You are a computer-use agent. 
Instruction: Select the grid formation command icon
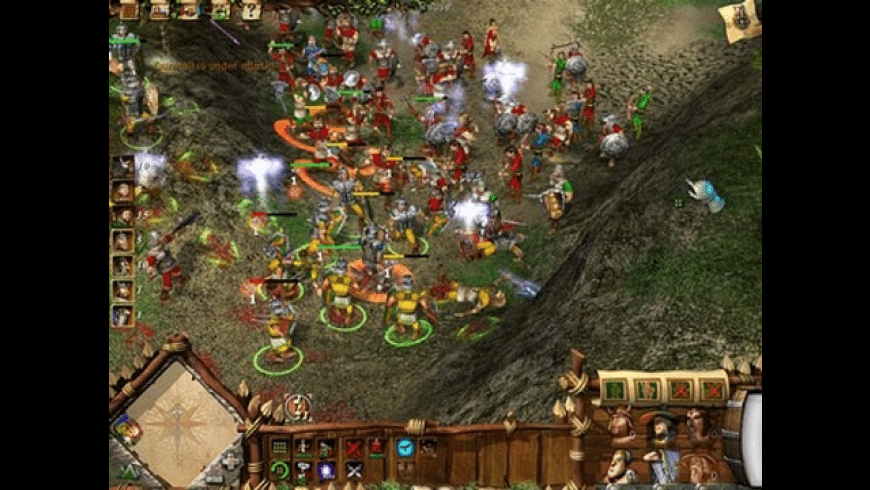[280, 447]
